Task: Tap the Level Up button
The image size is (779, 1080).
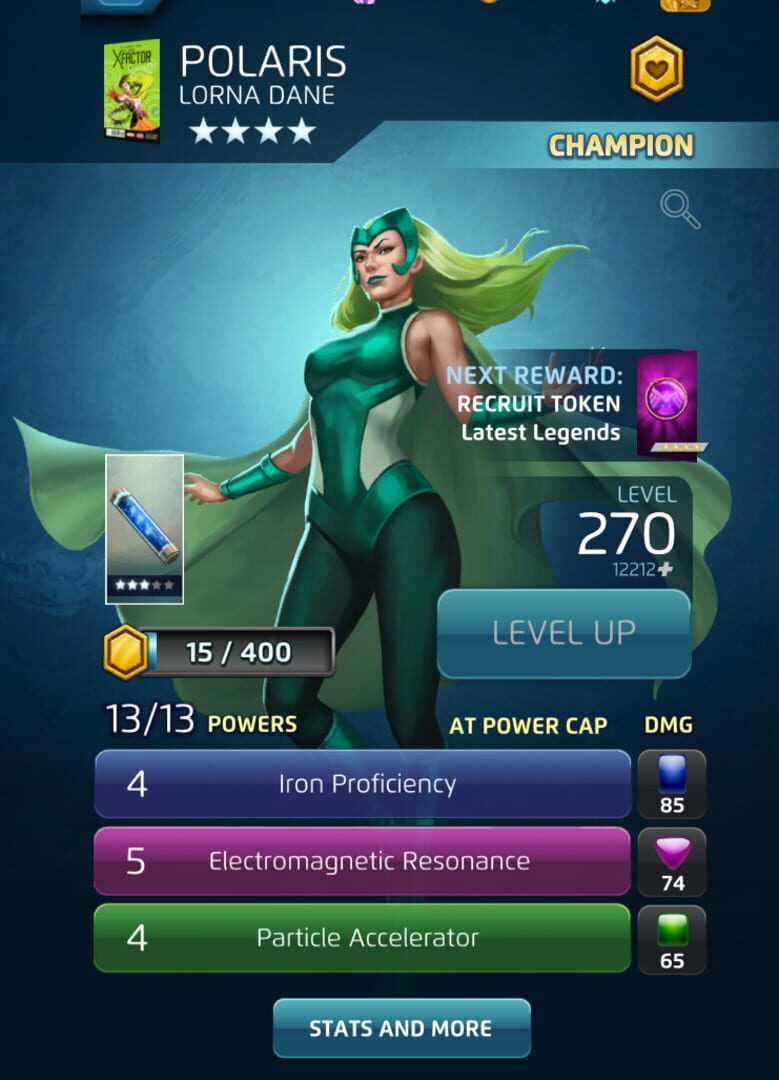Action: 564,633
